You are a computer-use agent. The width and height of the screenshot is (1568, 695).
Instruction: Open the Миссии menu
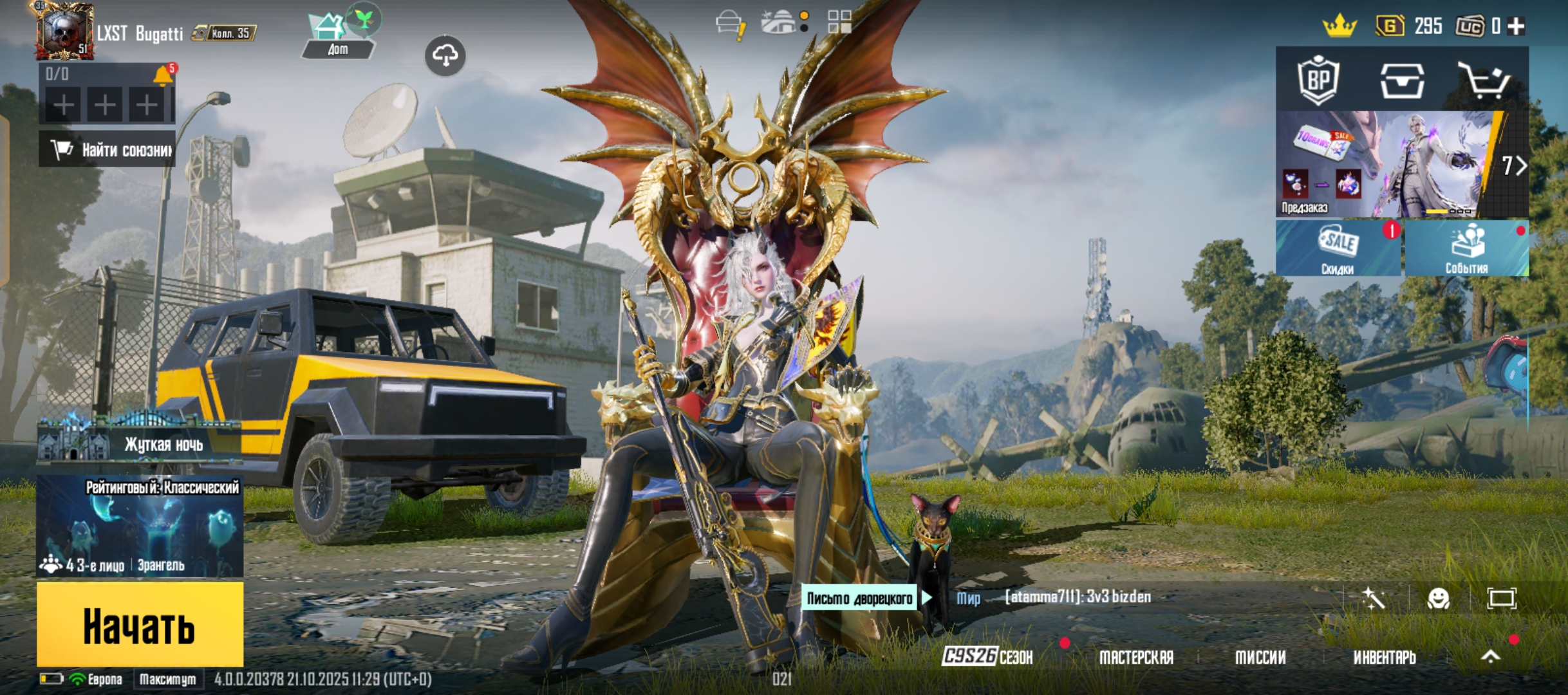(x=1260, y=657)
